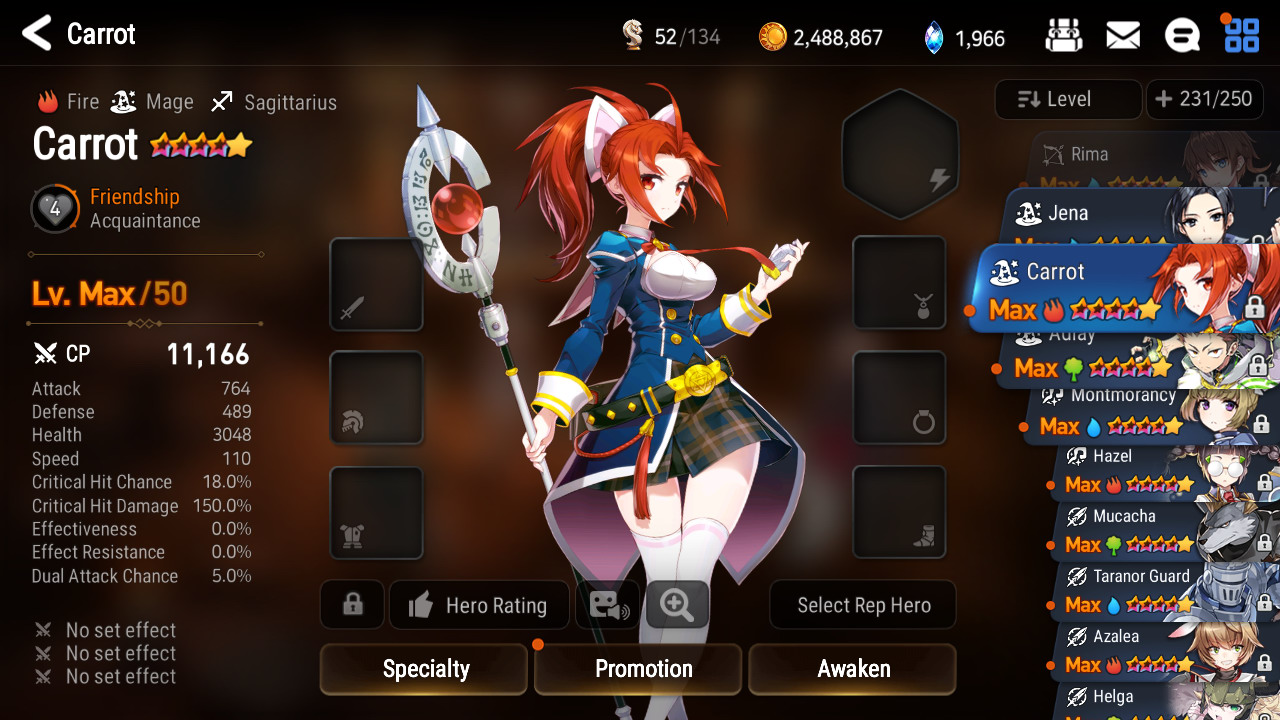Open the mailbox envelope icon
The width and height of the screenshot is (1280, 720).
[1123, 36]
